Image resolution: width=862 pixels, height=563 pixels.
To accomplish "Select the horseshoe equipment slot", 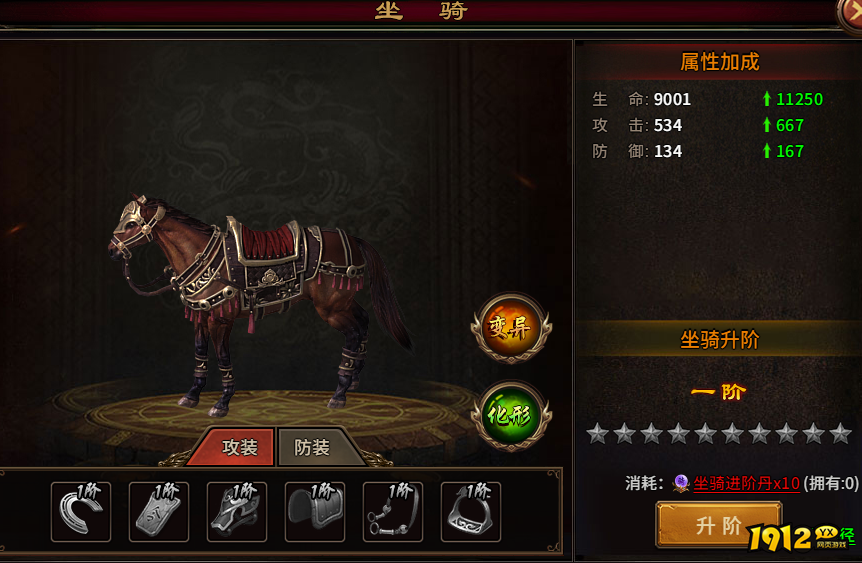I will [81, 512].
